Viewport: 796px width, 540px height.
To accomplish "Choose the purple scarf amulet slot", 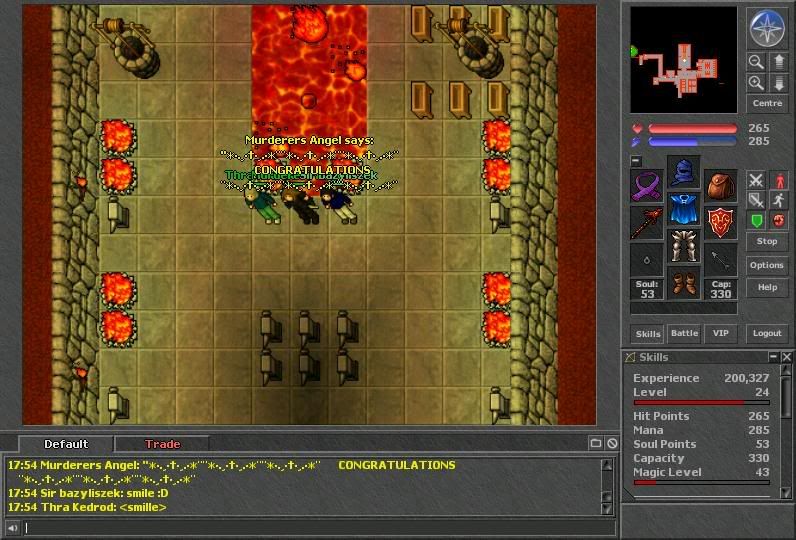I will [x=647, y=186].
